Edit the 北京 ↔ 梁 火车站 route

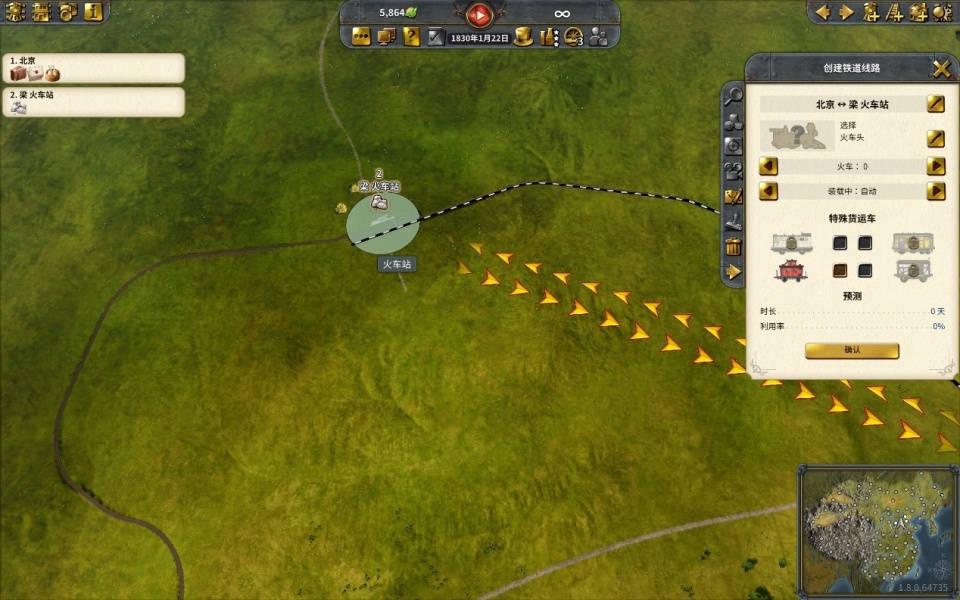tap(935, 104)
